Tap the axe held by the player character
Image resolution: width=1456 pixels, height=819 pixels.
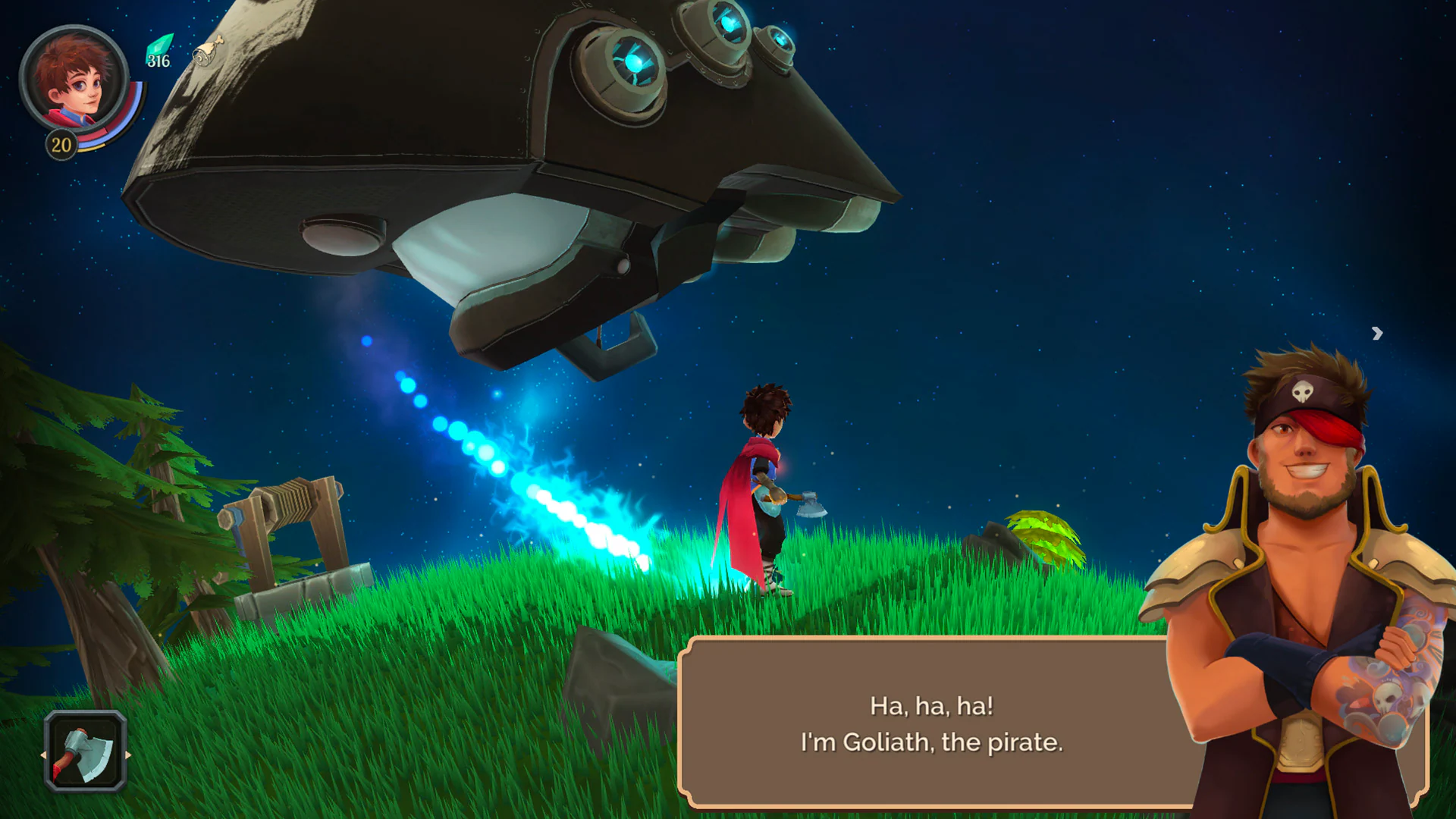pos(811,504)
